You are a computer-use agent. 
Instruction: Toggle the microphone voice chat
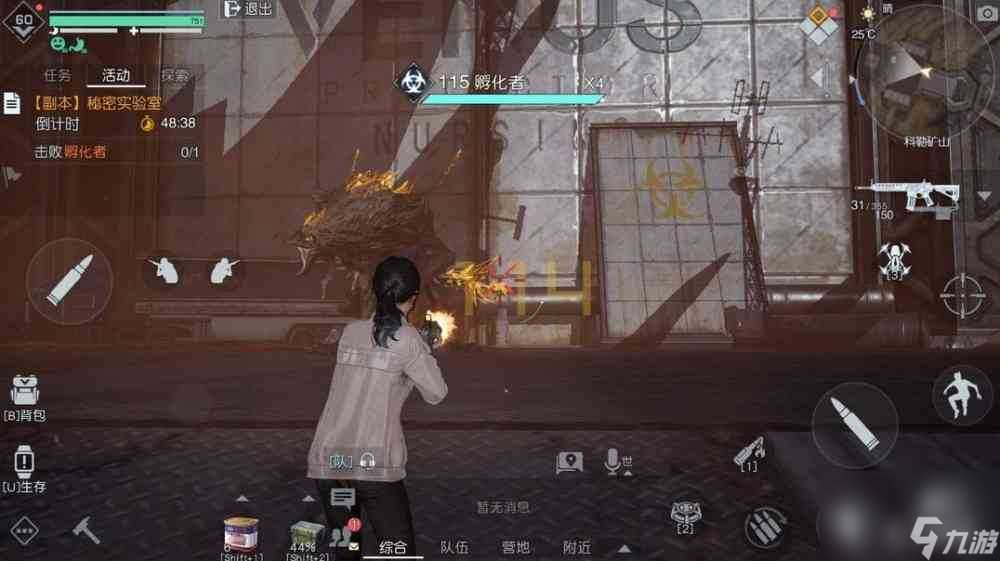613,461
